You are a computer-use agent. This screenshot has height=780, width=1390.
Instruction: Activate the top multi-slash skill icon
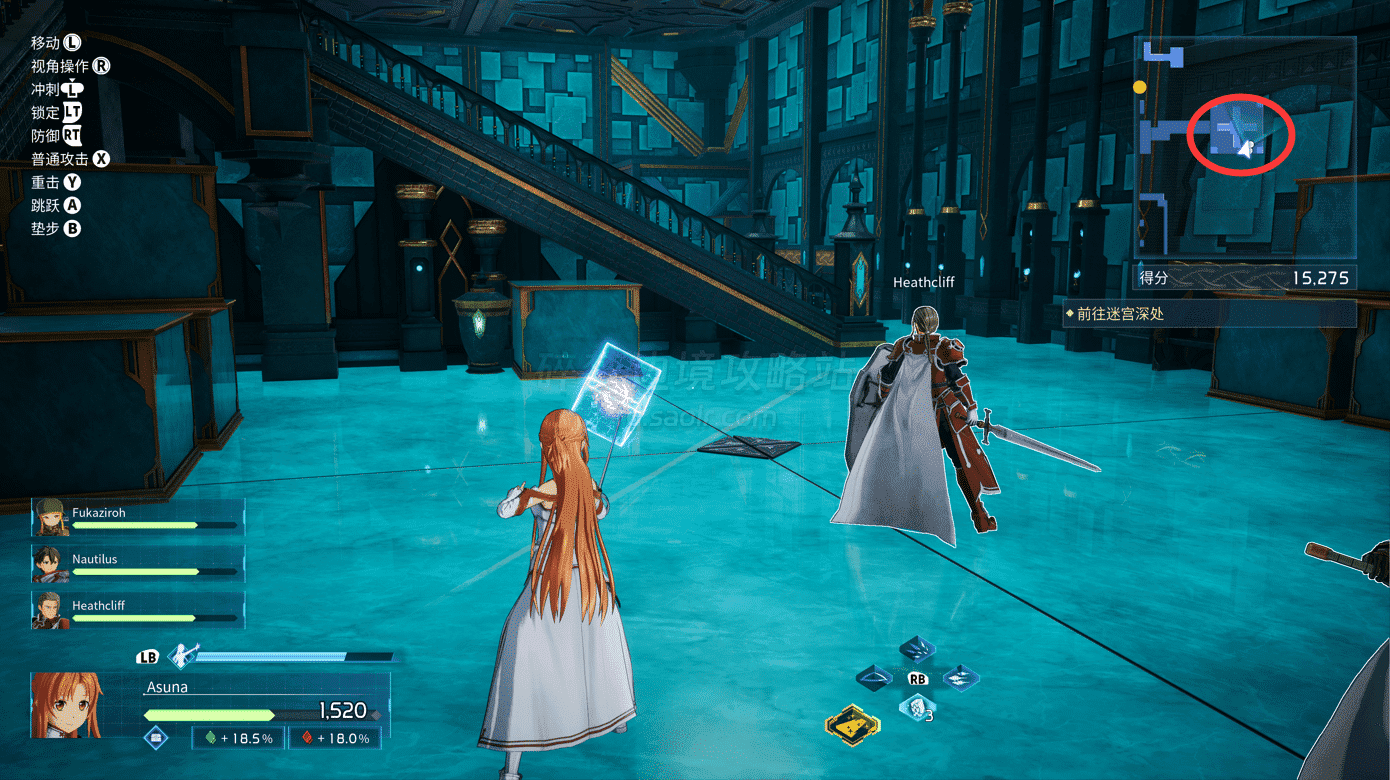(x=917, y=650)
